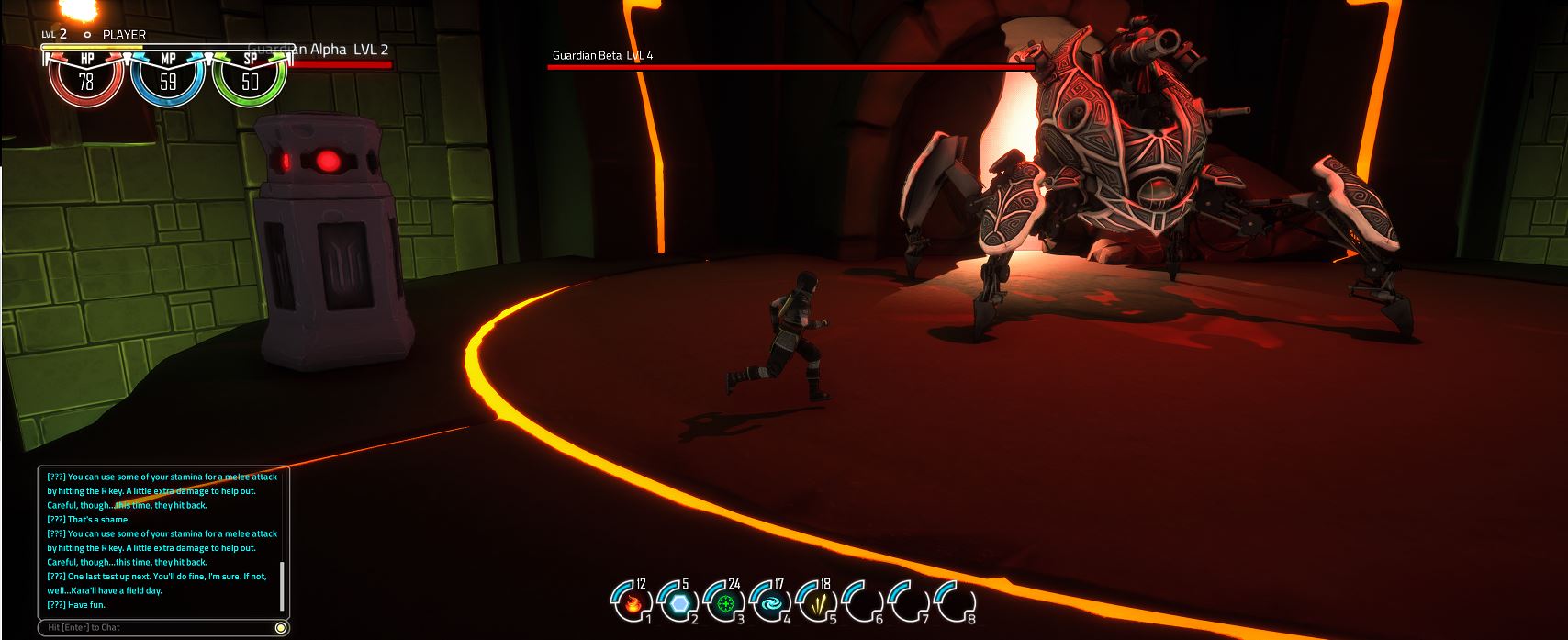The width and height of the screenshot is (1568, 640).
Task: Use the glowing hexagon ability
Action: point(679,603)
